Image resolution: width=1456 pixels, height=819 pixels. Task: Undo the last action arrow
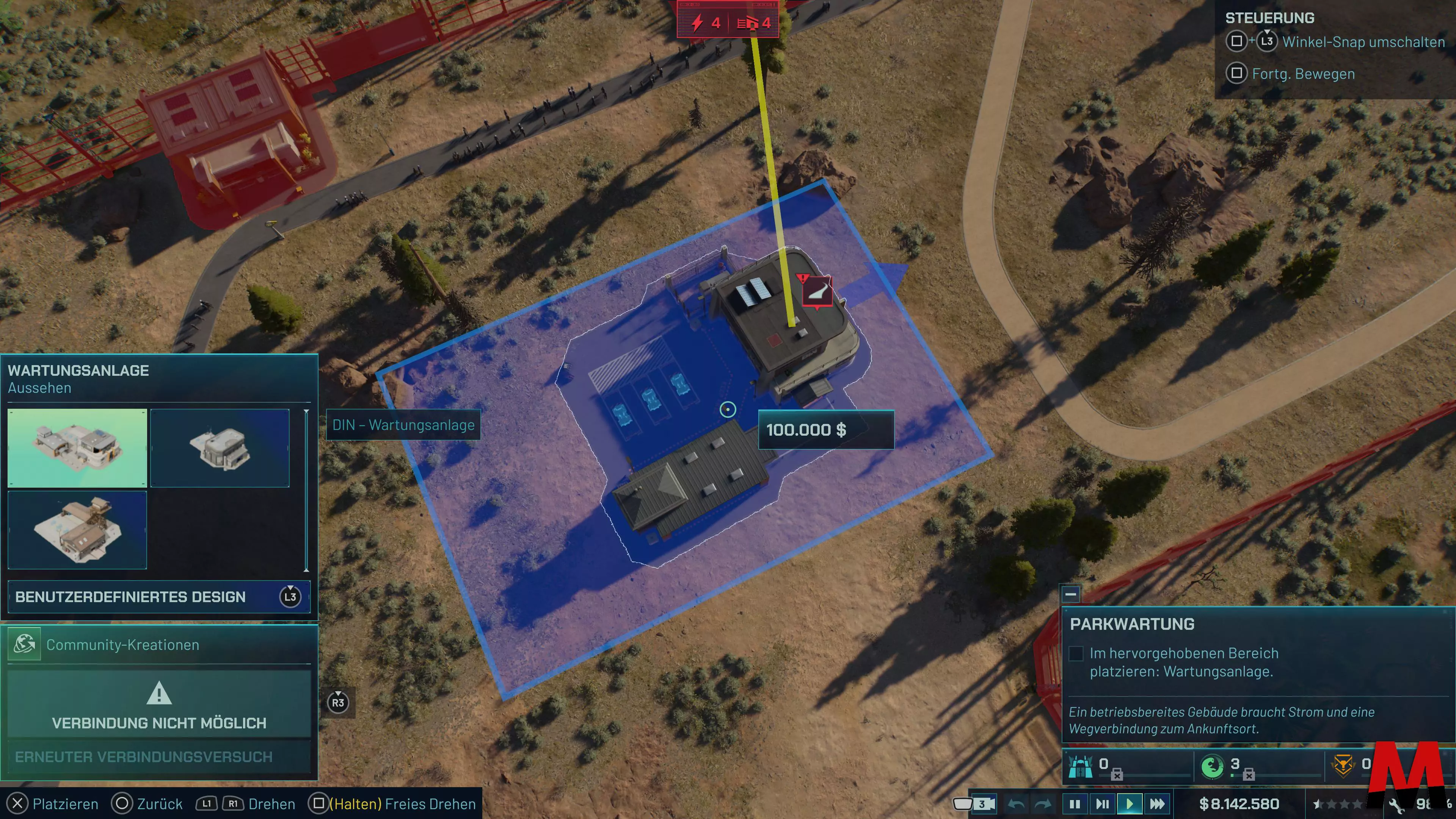(1016, 804)
